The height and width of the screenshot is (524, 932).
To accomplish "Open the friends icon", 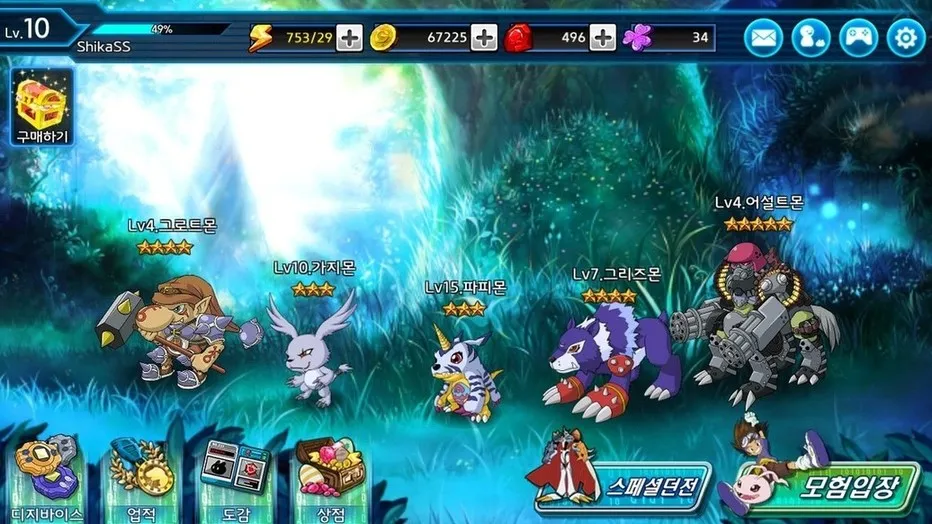I will point(811,38).
